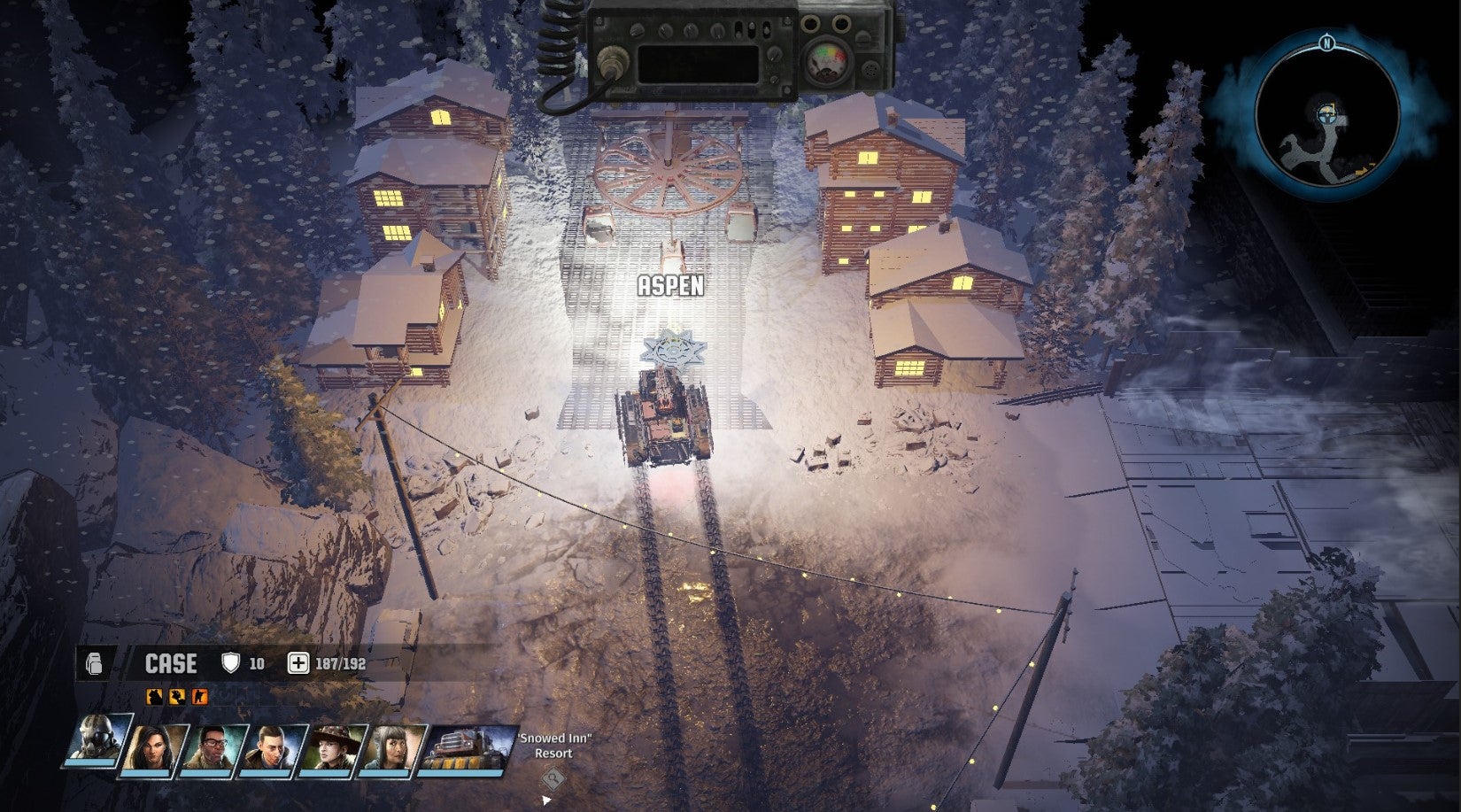This screenshot has height=812, width=1461.
Task: Select the short-haired man in brown jacket
Action: 274,746
